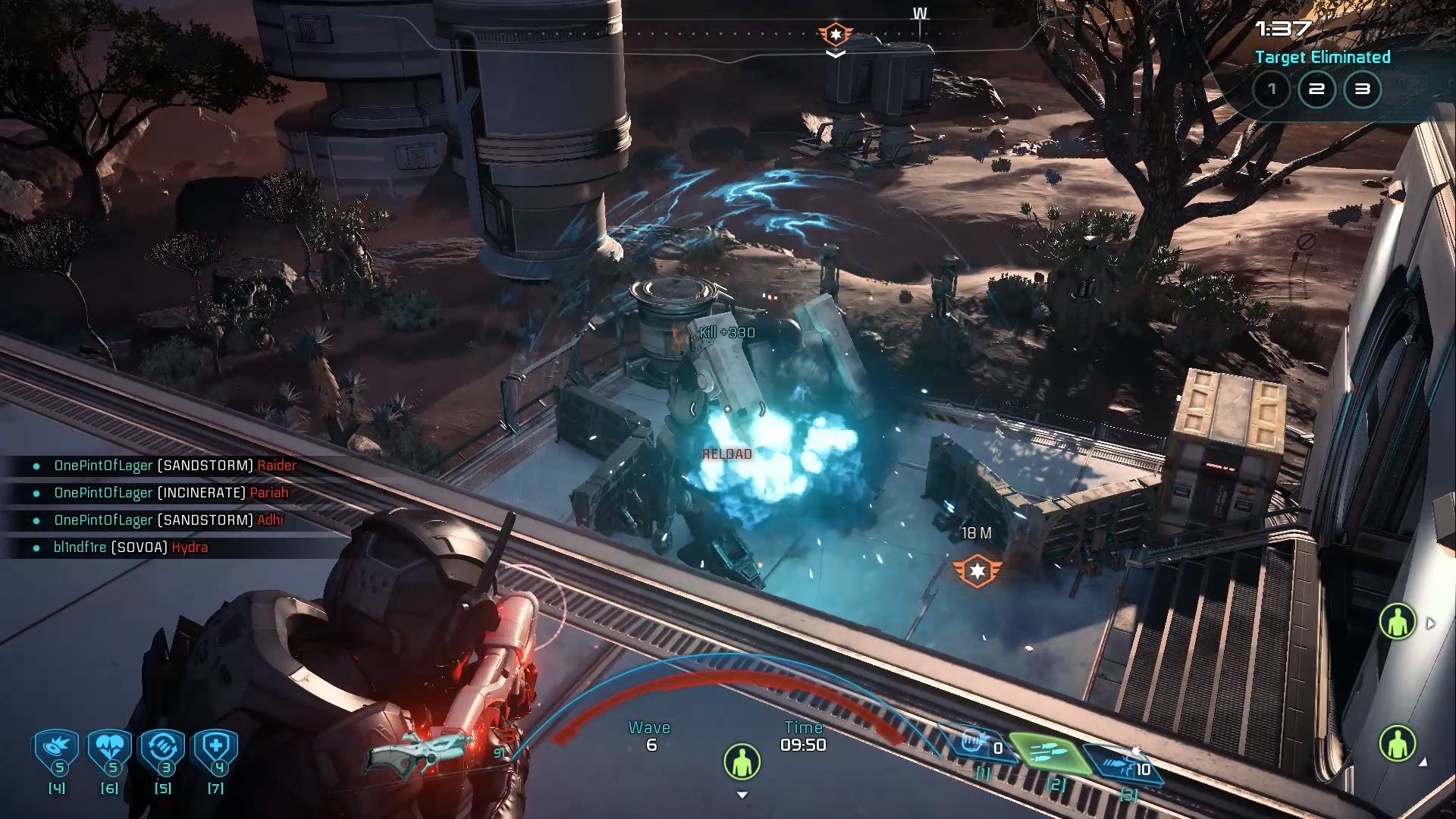Use the ammo resupply pack icon
The height and width of the screenshot is (819, 1456).
[163, 751]
